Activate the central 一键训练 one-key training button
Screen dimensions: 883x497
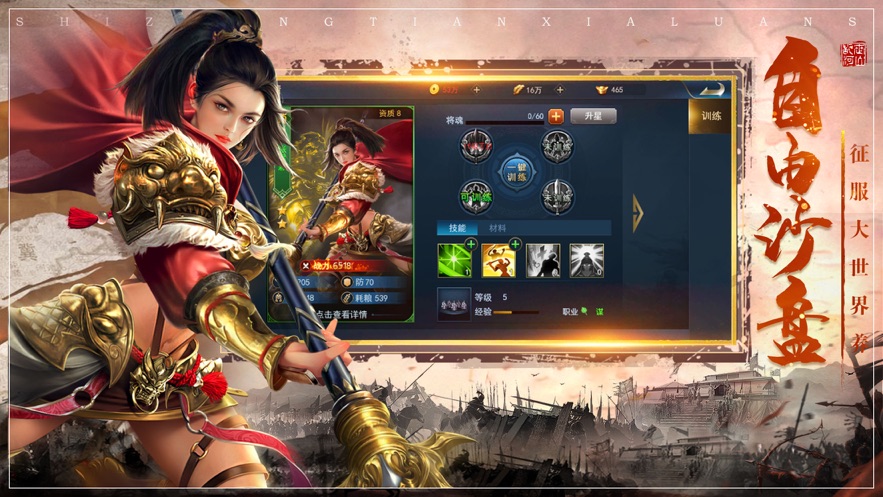tap(516, 170)
